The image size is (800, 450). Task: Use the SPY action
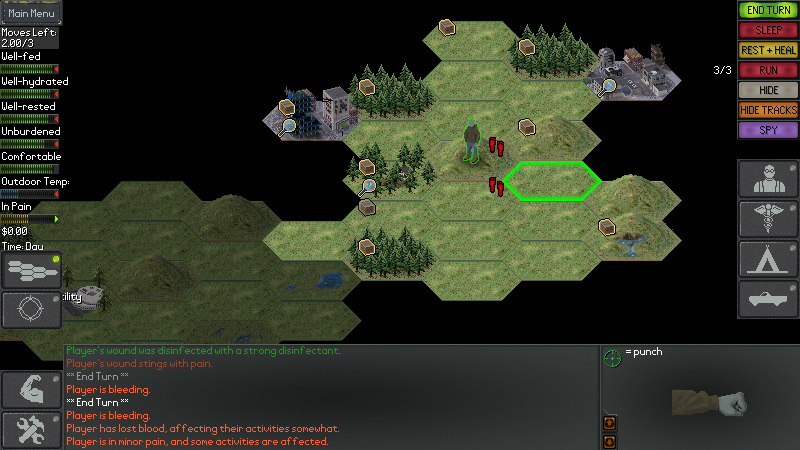pyautogui.click(x=768, y=130)
